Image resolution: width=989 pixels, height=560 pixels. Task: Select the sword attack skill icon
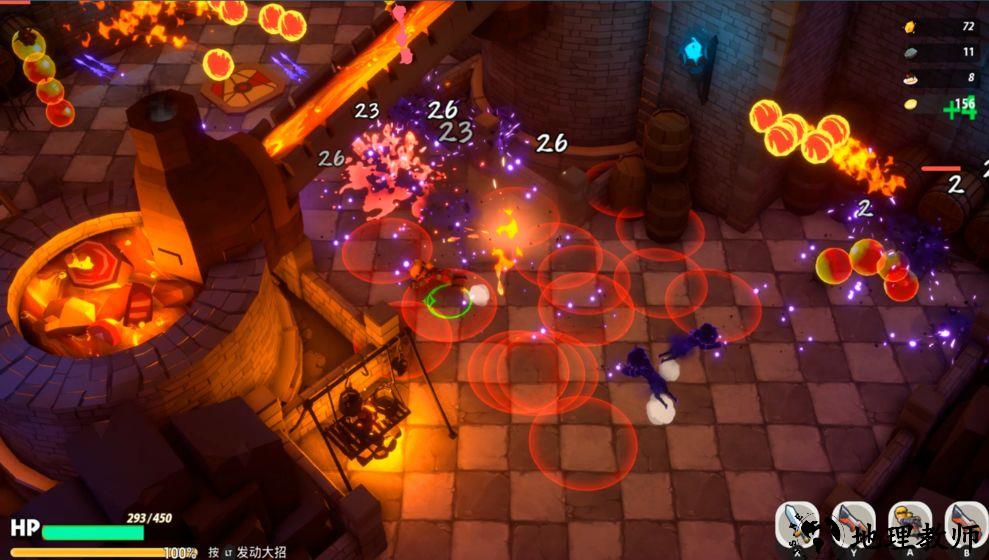[797, 523]
